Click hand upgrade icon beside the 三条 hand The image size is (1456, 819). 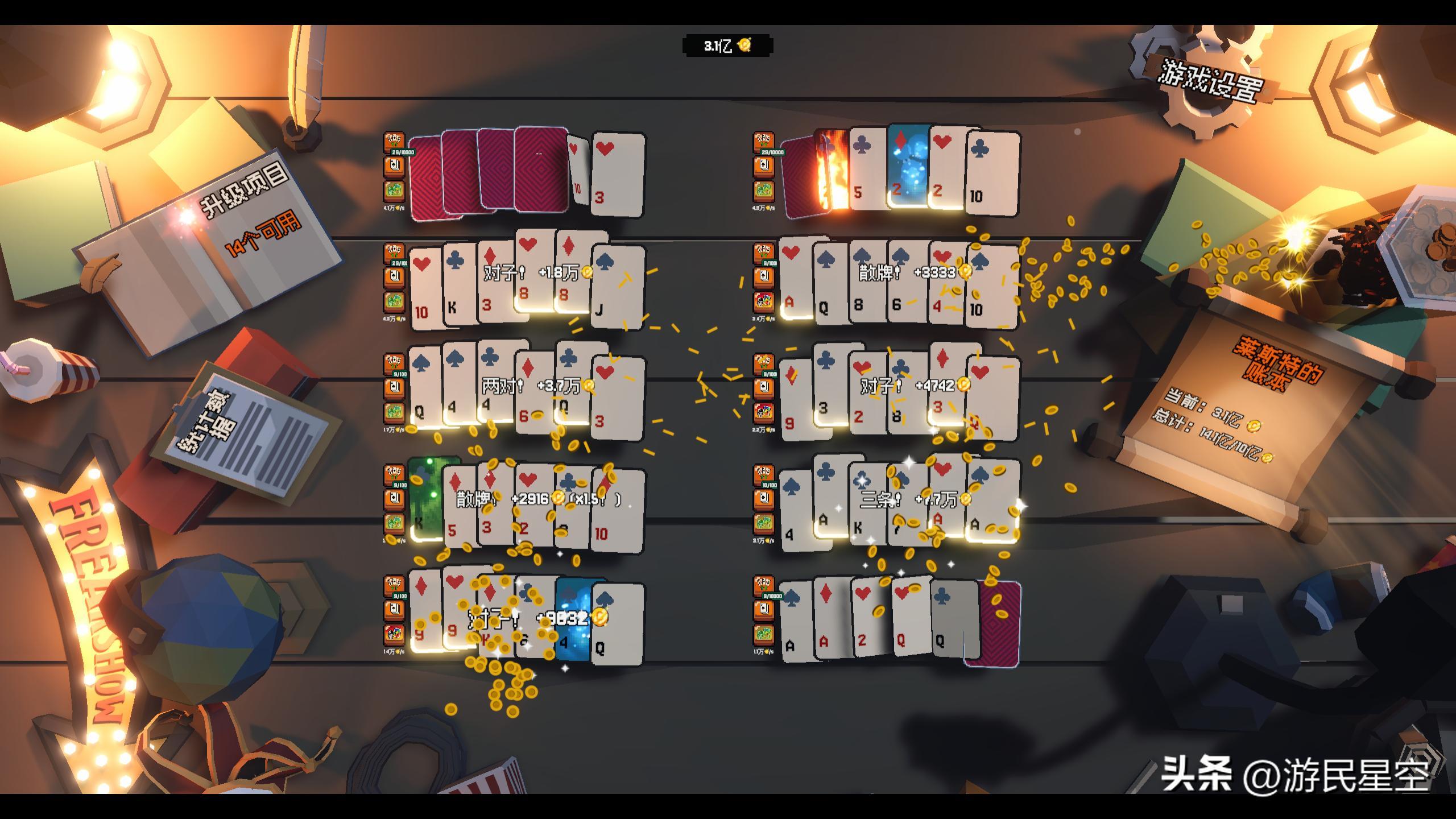pyautogui.click(x=764, y=474)
